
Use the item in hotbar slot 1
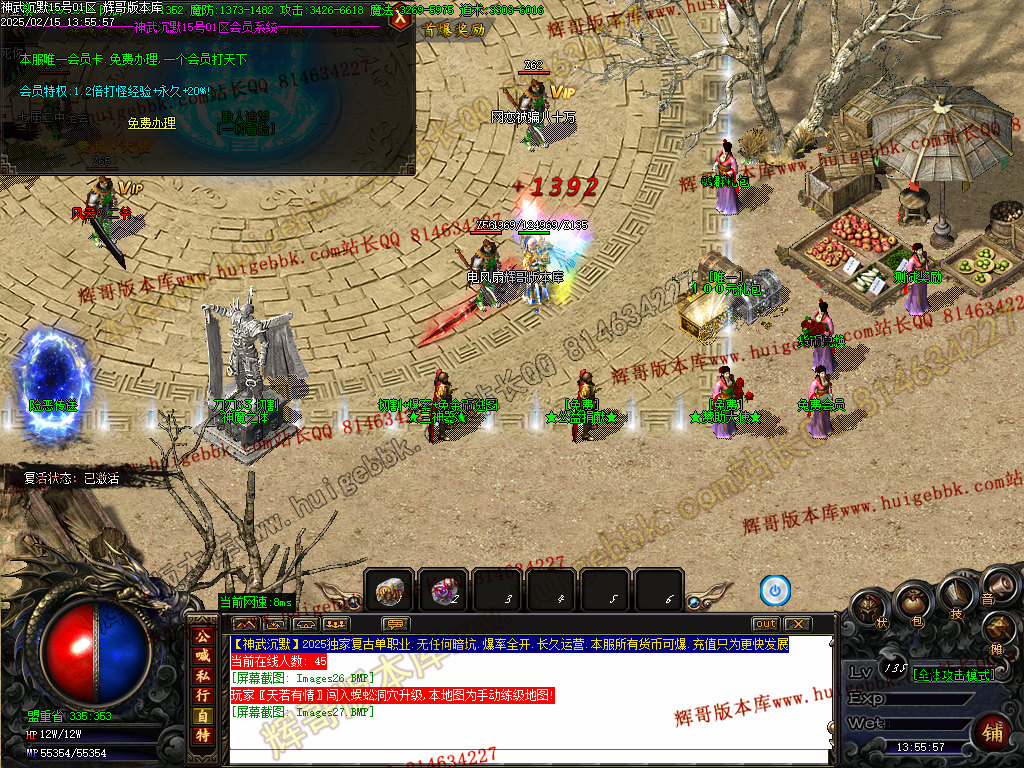coord(389,591)
